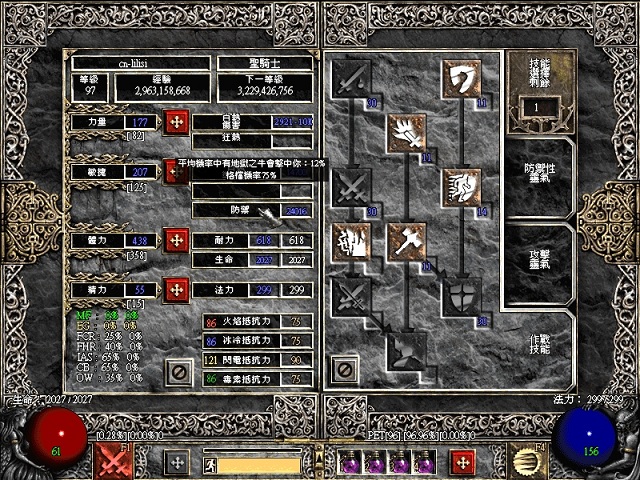Add a point to Dexterity (敏捷)

[x=177, y=172]
